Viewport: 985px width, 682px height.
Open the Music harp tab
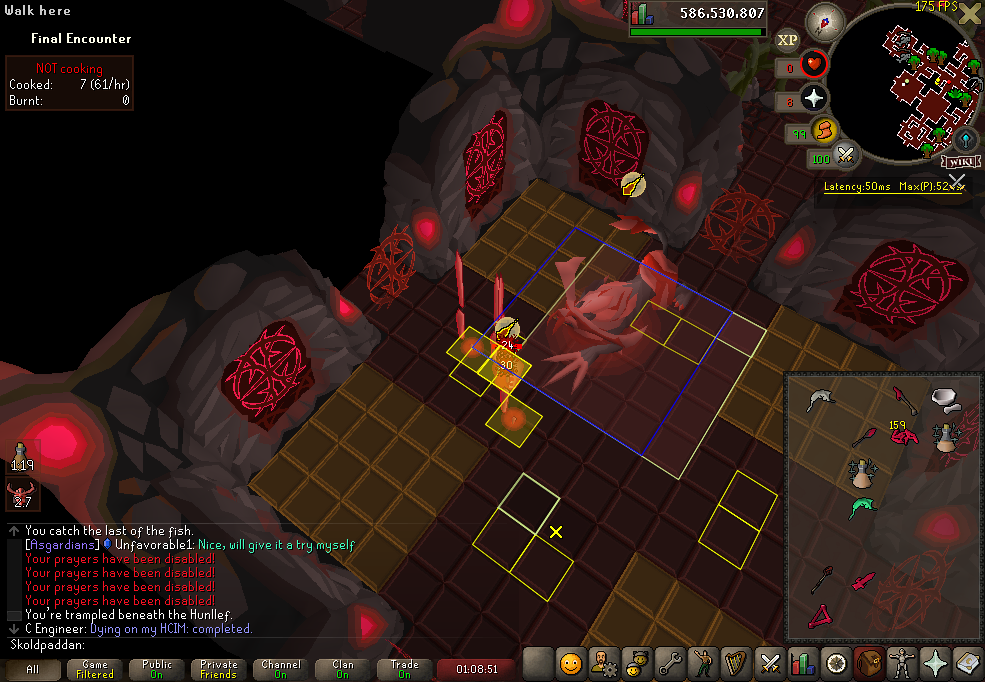[736, 663]
